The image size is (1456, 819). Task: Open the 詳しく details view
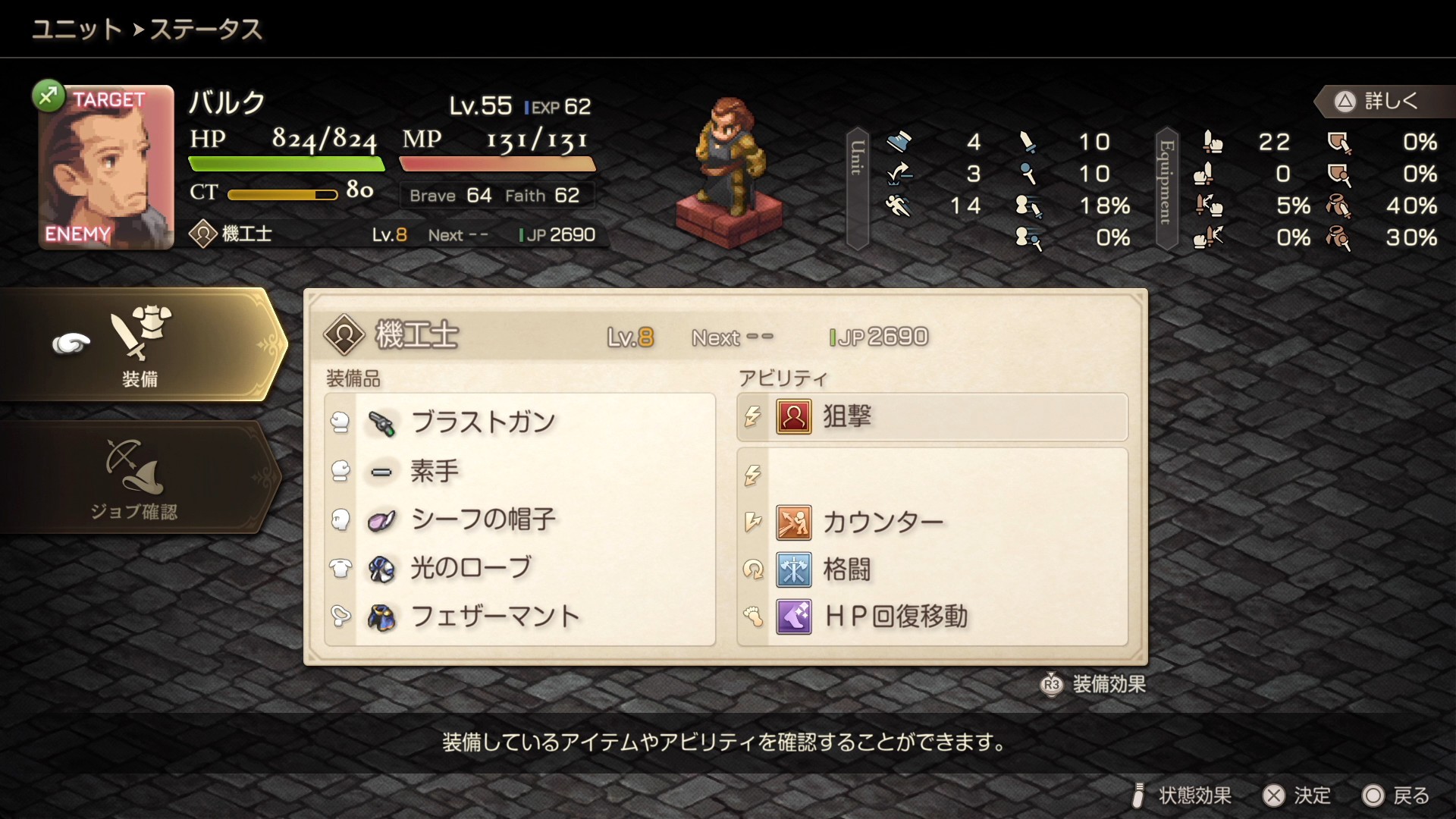click(1378, 101)
